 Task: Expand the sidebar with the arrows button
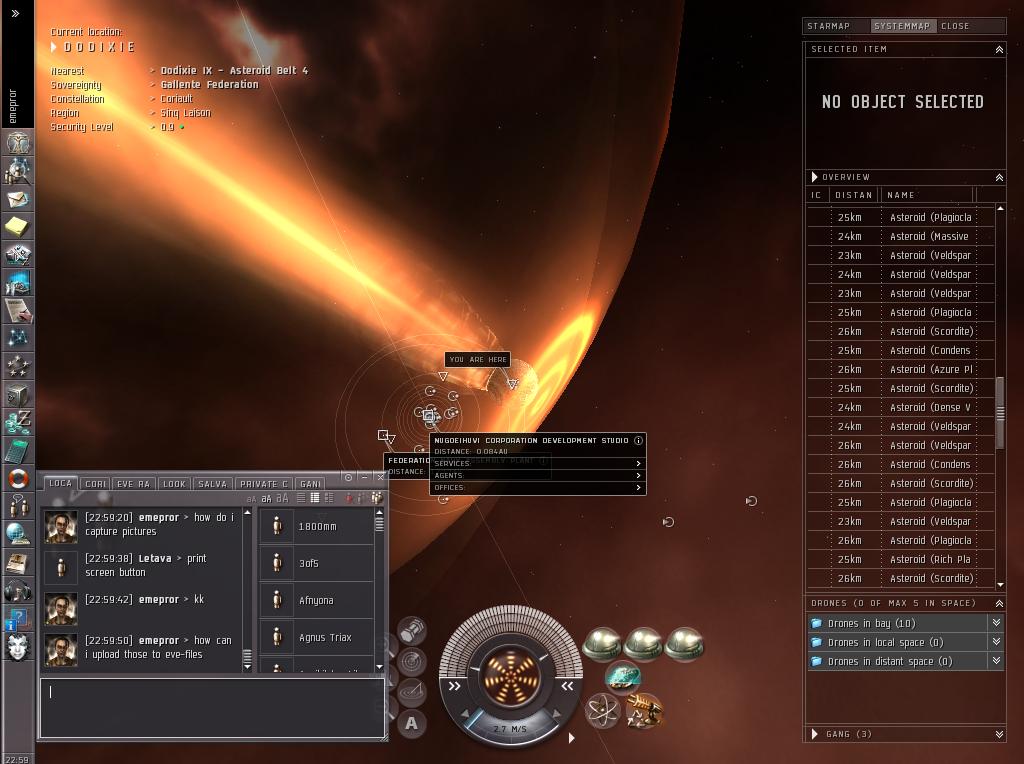click(x=15, y=14)
